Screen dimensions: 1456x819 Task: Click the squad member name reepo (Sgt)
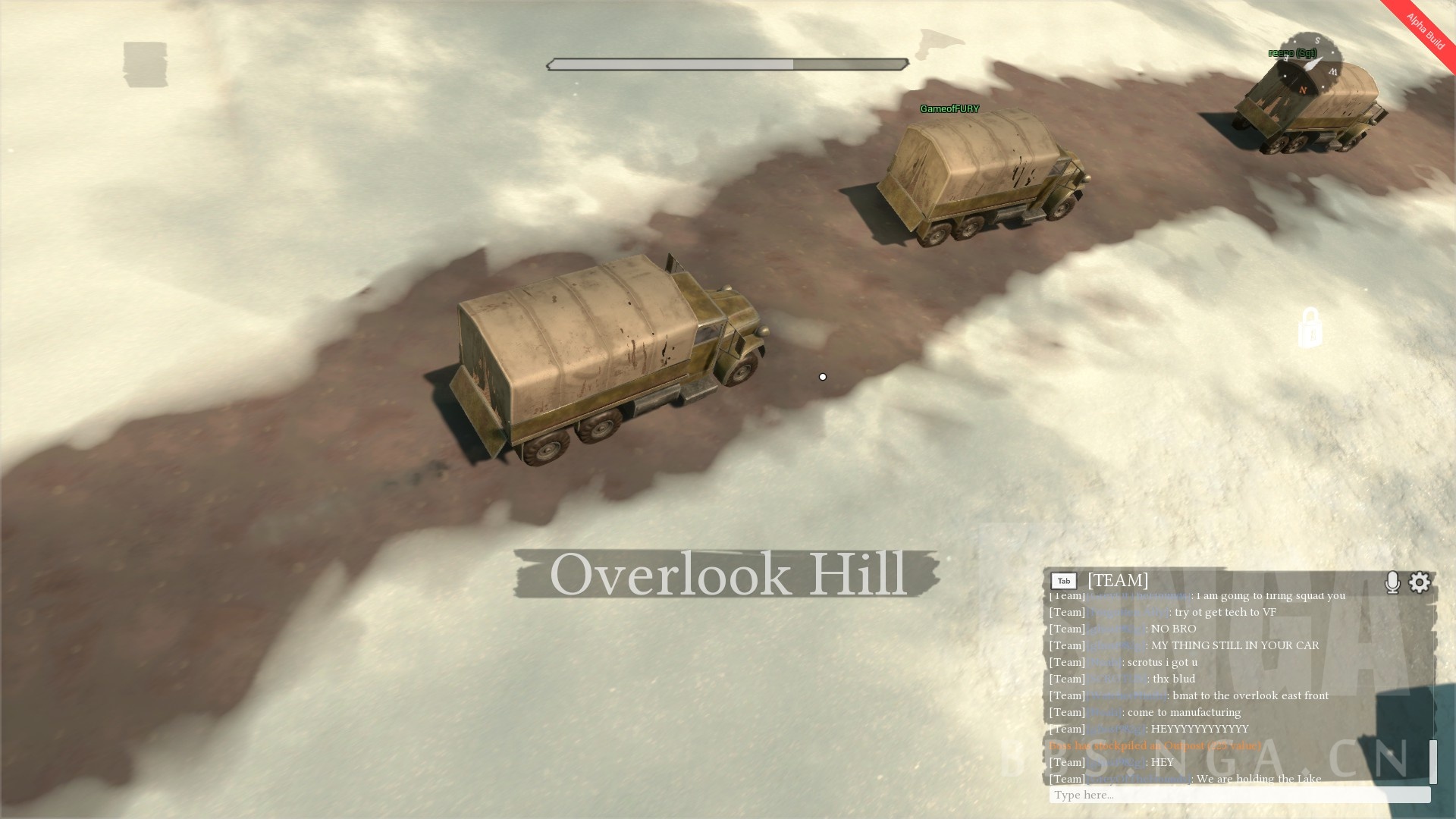[1291, 54]
